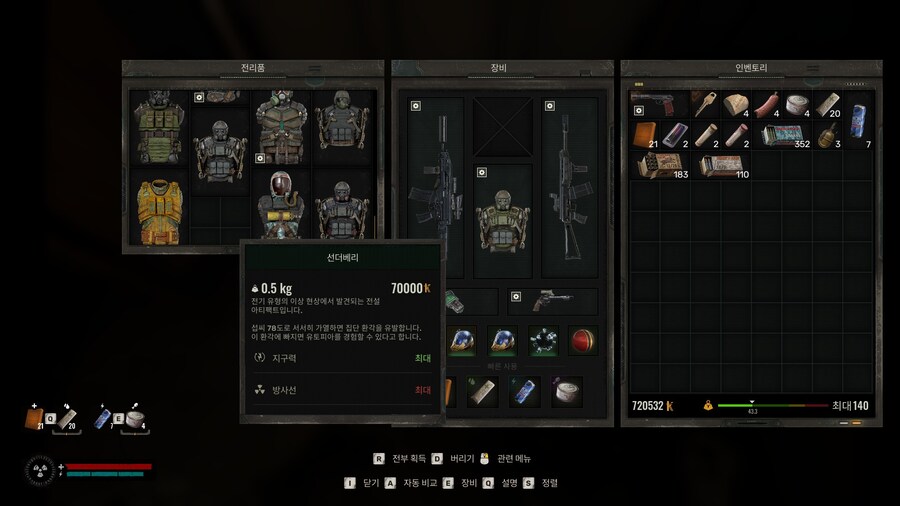Select the canned food in the inventory grid

point(797,104)
